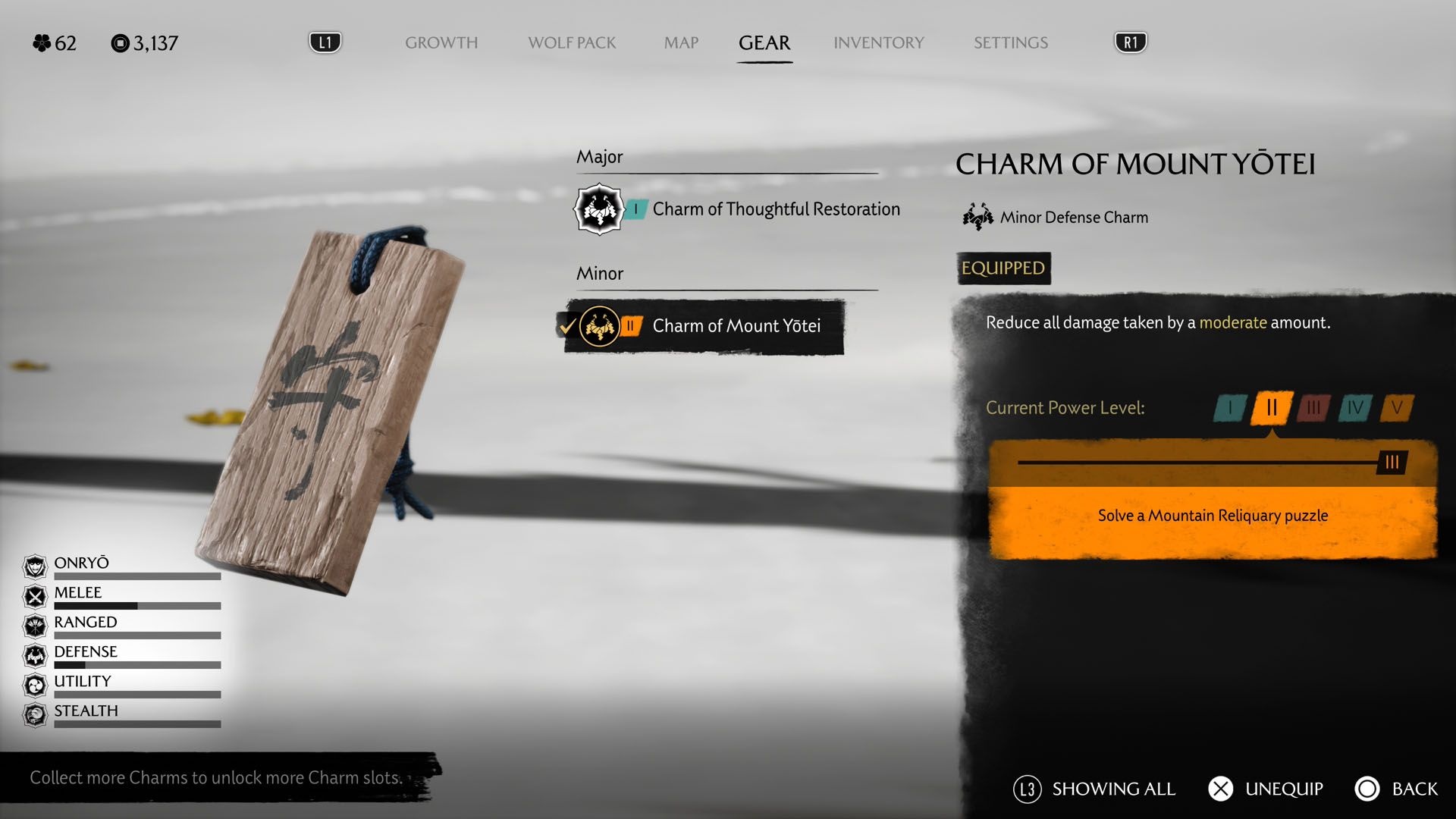Choose the Stealth stat row
The height and width of the screenshot is (819, 1456).
tap(121, 714)
